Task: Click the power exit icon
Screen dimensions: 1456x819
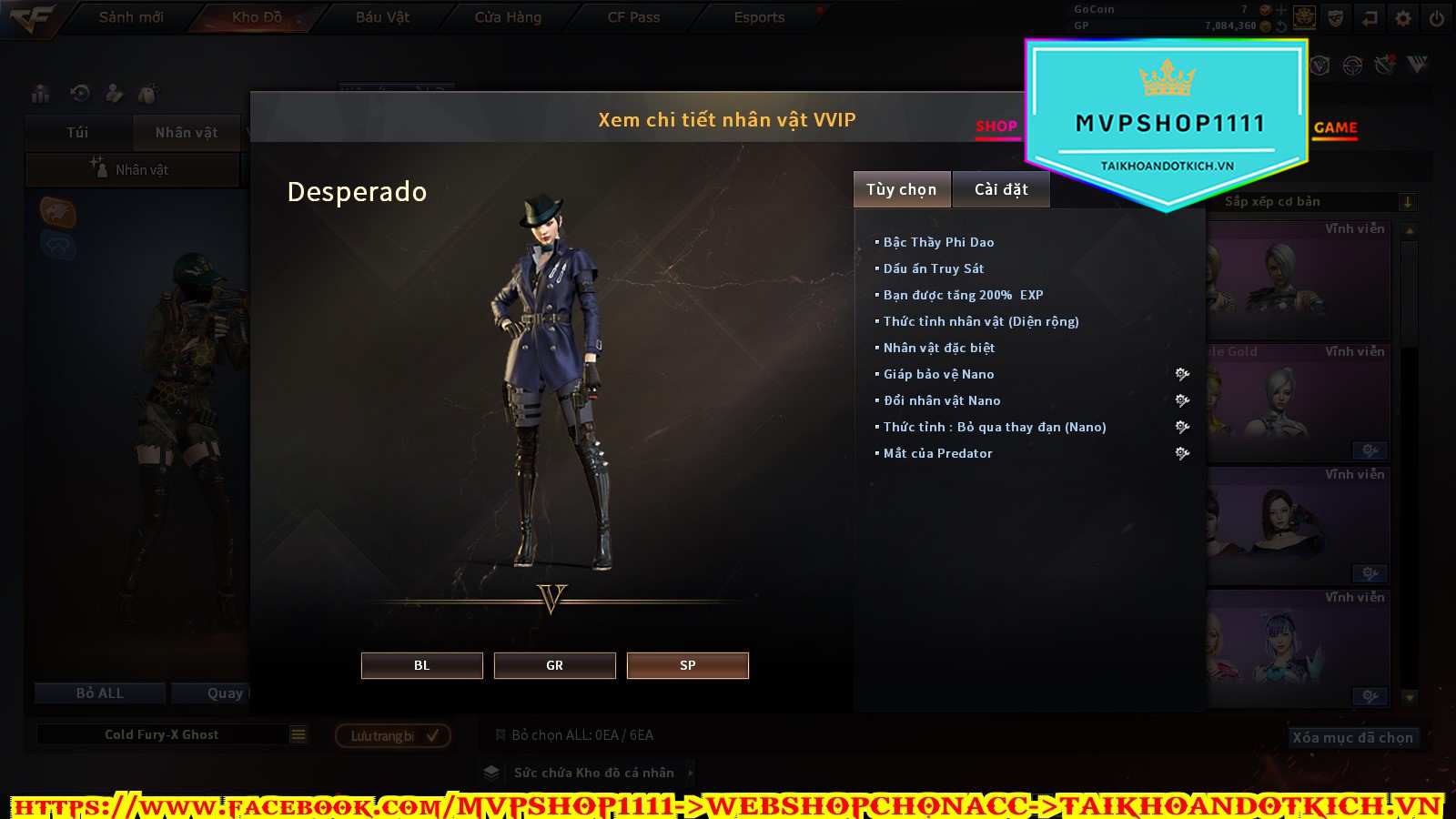Action: point(1437,18)
